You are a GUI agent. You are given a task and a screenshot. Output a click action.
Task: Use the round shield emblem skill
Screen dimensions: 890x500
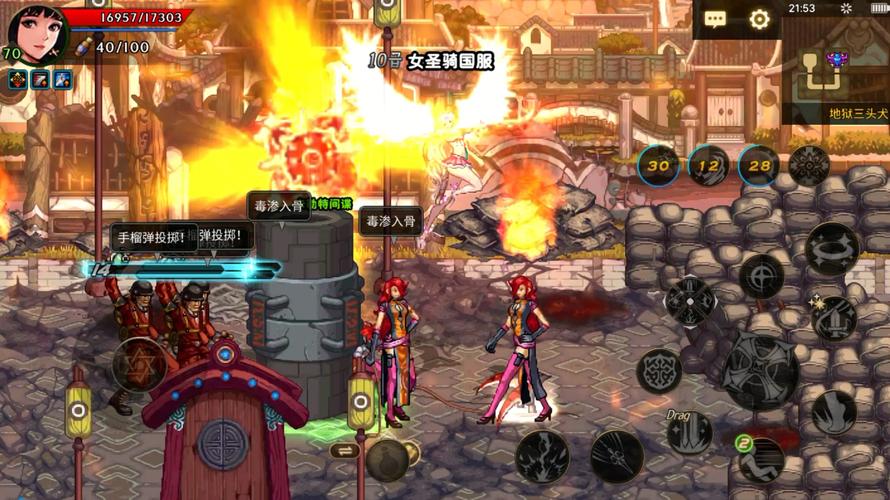[659, 371]
